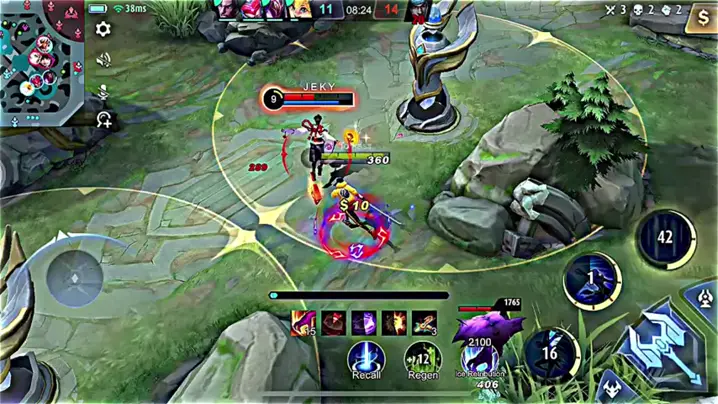Use the Regen ability
718x404 pixels.
tap(422, 358)
